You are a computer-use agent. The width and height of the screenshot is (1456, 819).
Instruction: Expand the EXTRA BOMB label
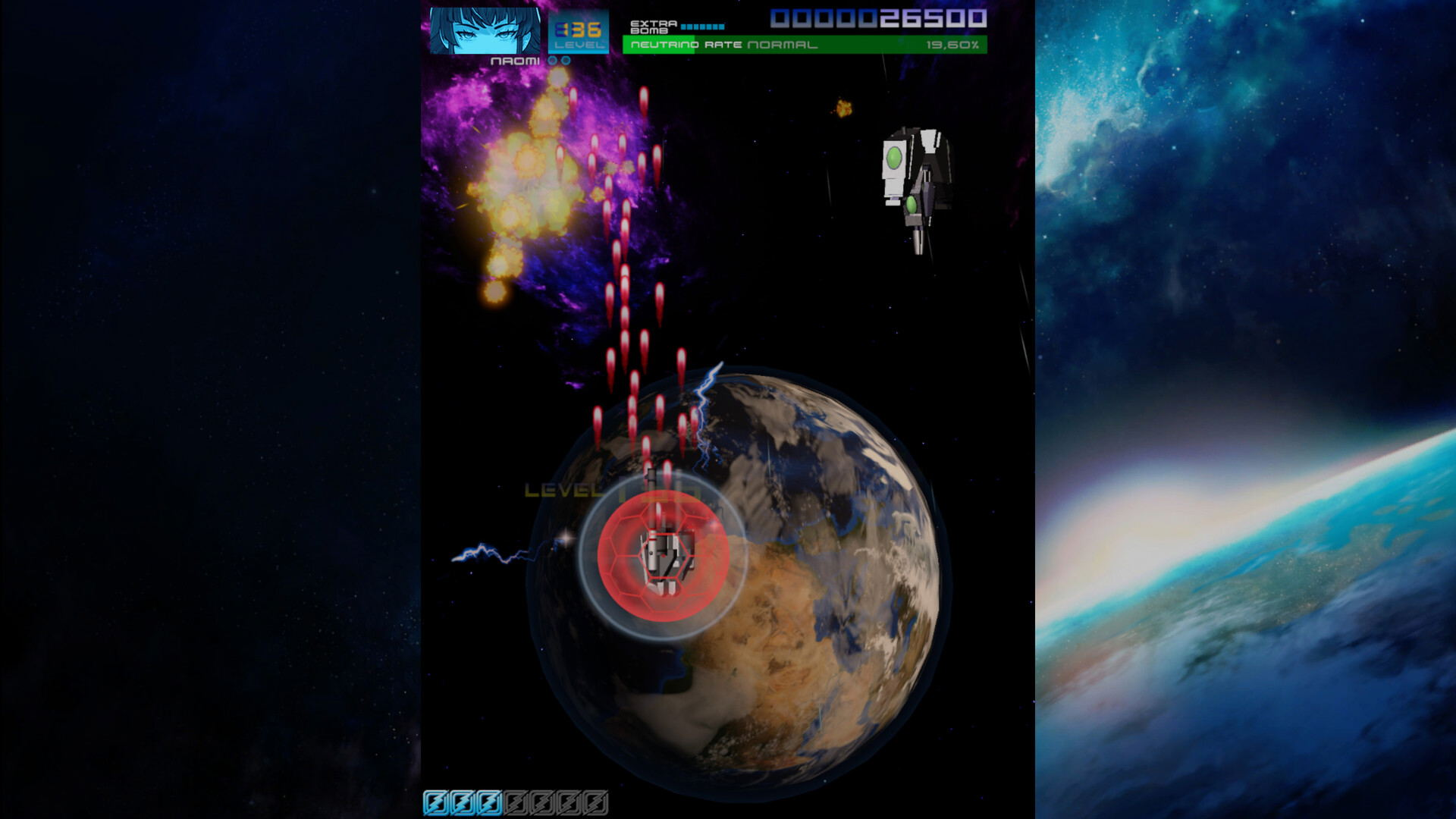click(653, 26)
